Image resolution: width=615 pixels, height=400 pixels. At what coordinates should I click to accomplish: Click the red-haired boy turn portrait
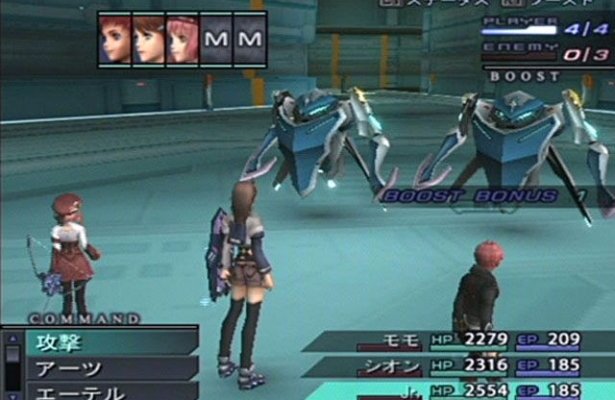pyautogui.click(x=115, y=41)
